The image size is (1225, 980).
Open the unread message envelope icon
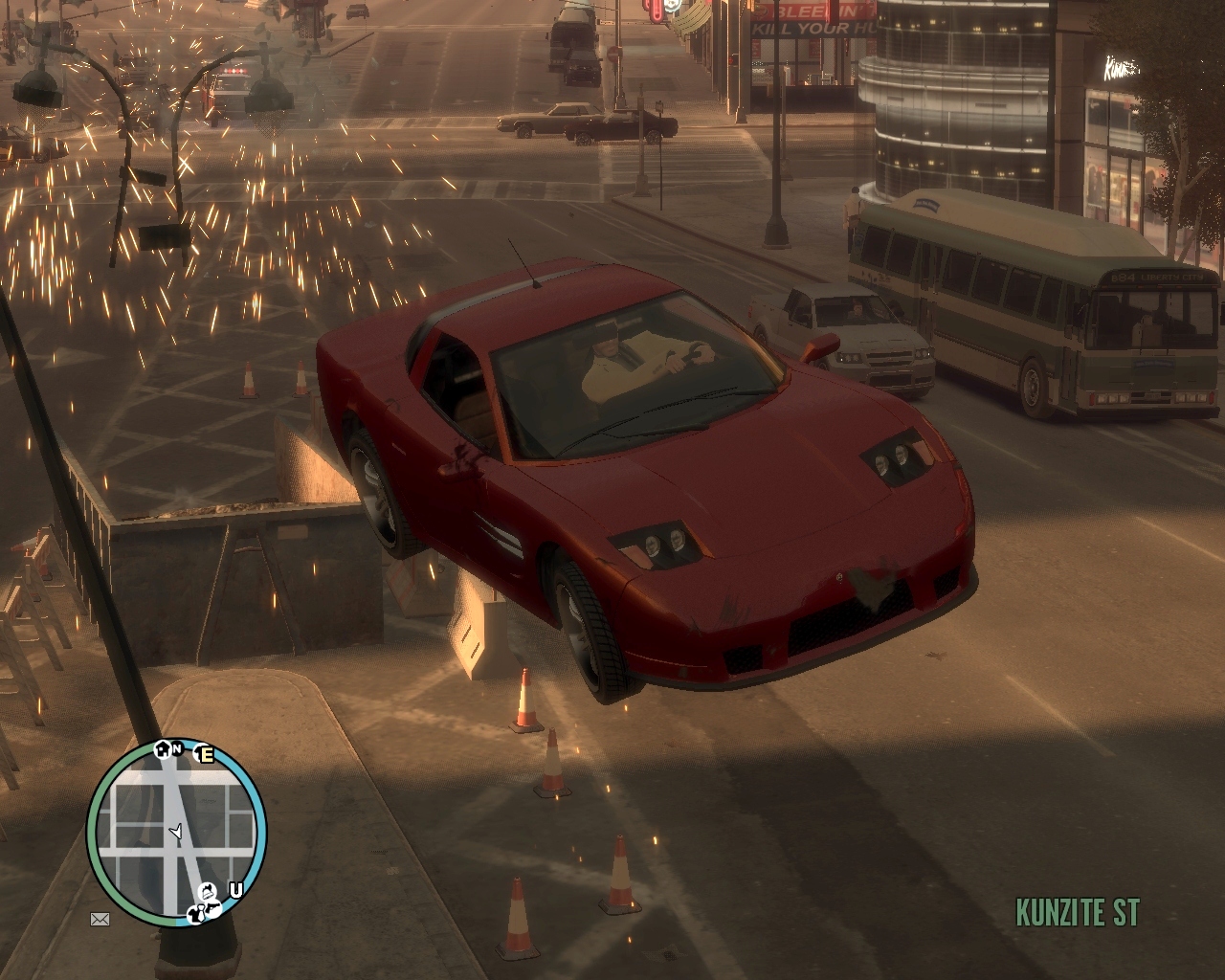pos(100,919)
